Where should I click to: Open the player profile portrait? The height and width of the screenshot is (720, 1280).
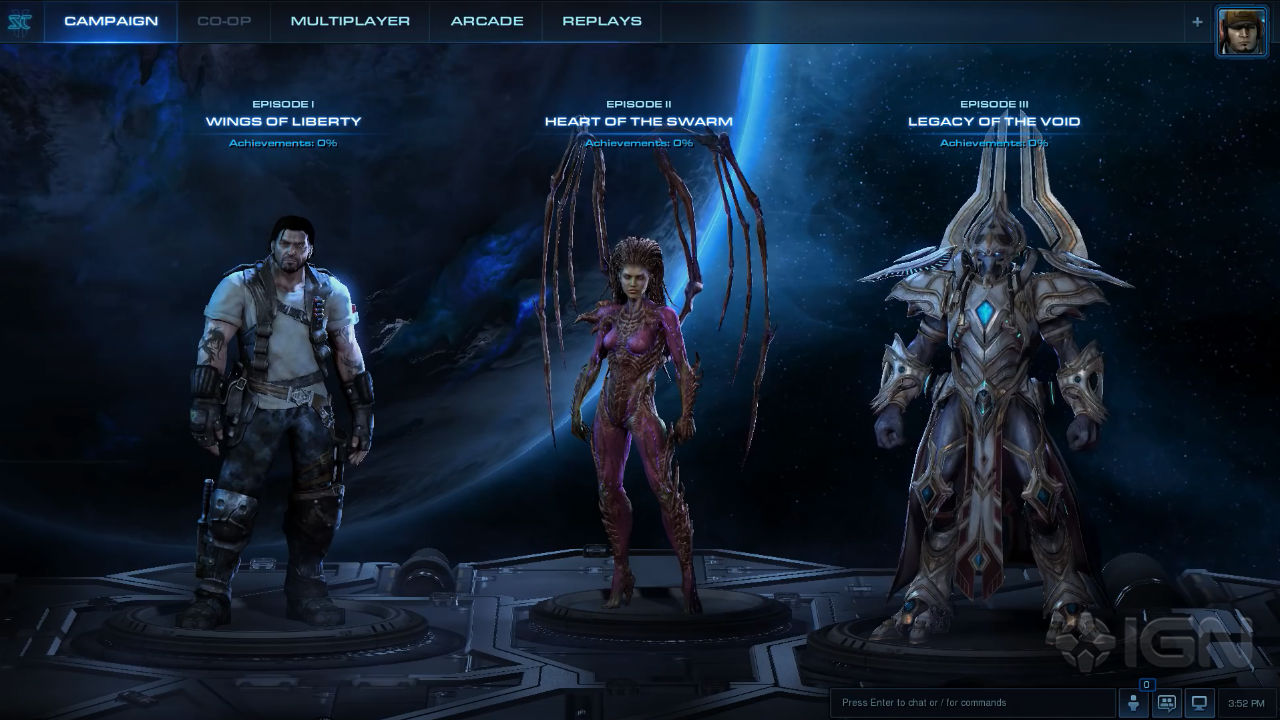[1241, 30]
